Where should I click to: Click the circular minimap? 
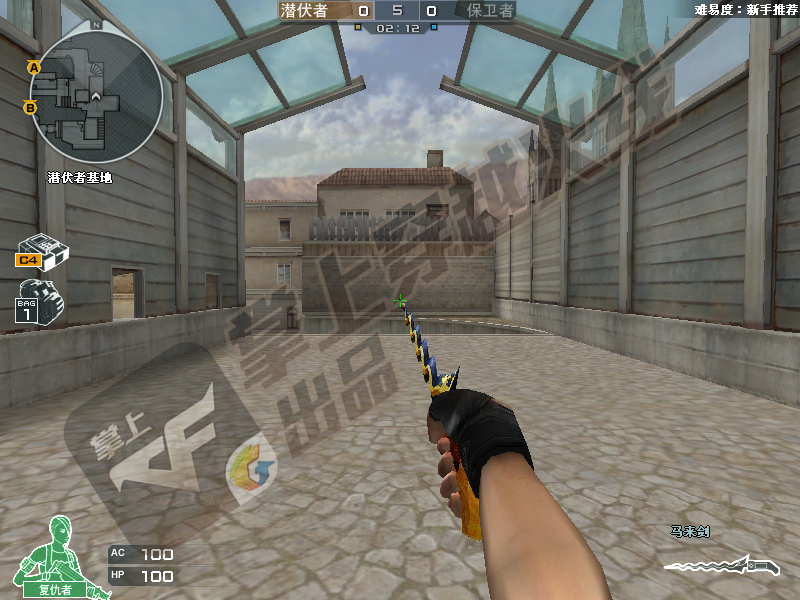96,97
